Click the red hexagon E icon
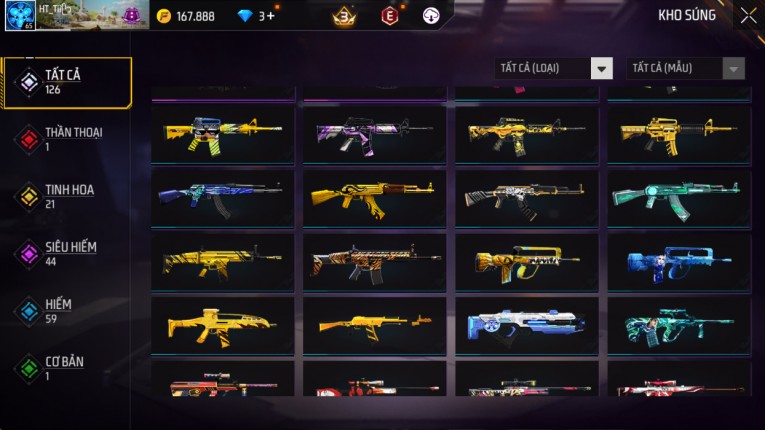This screenshot has width=765, height=430. (x=390, y=15)
